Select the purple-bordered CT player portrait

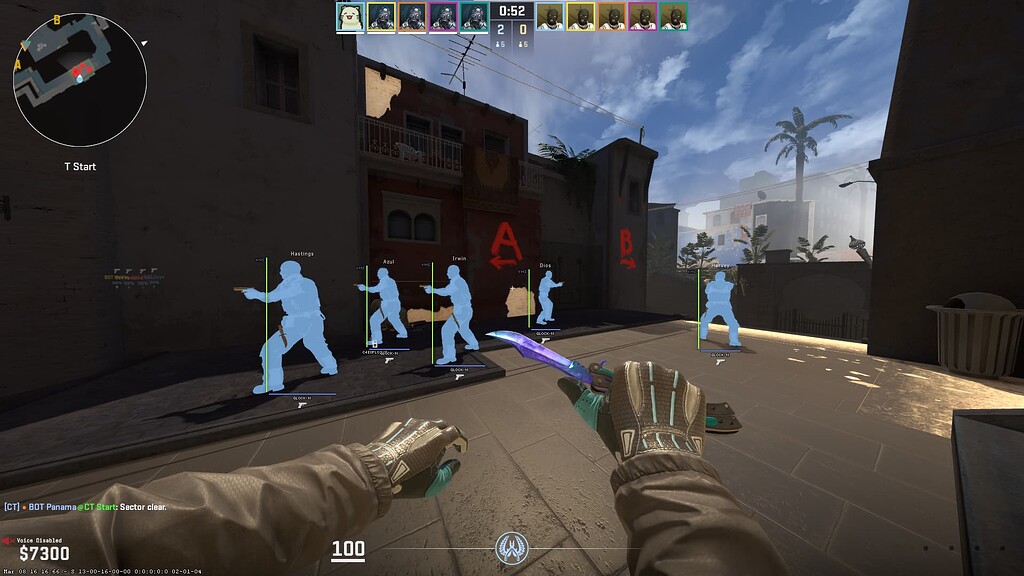coord(443,17)
